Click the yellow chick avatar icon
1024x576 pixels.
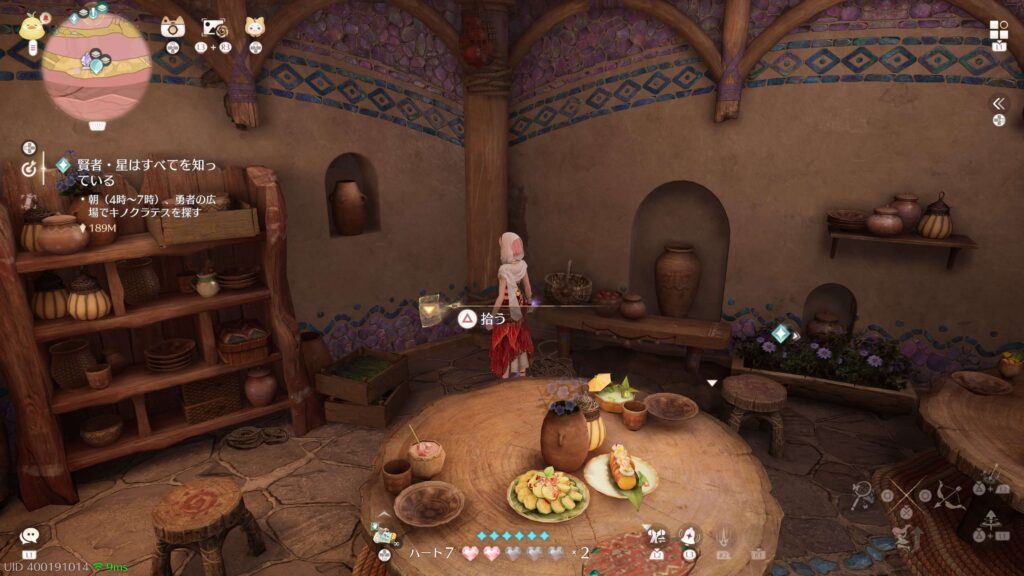point(31,25)
